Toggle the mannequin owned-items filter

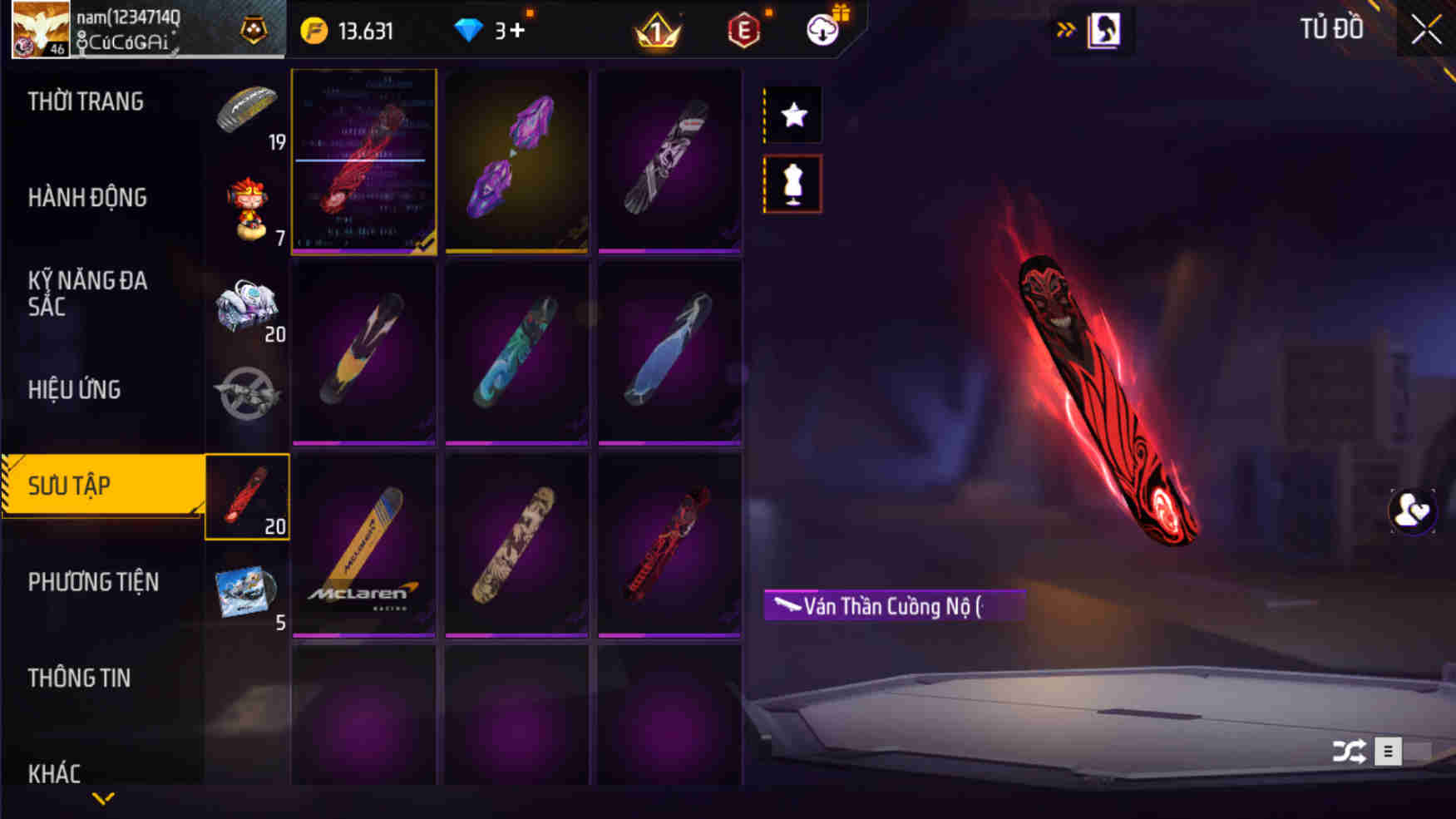click(x=792, y=183)
